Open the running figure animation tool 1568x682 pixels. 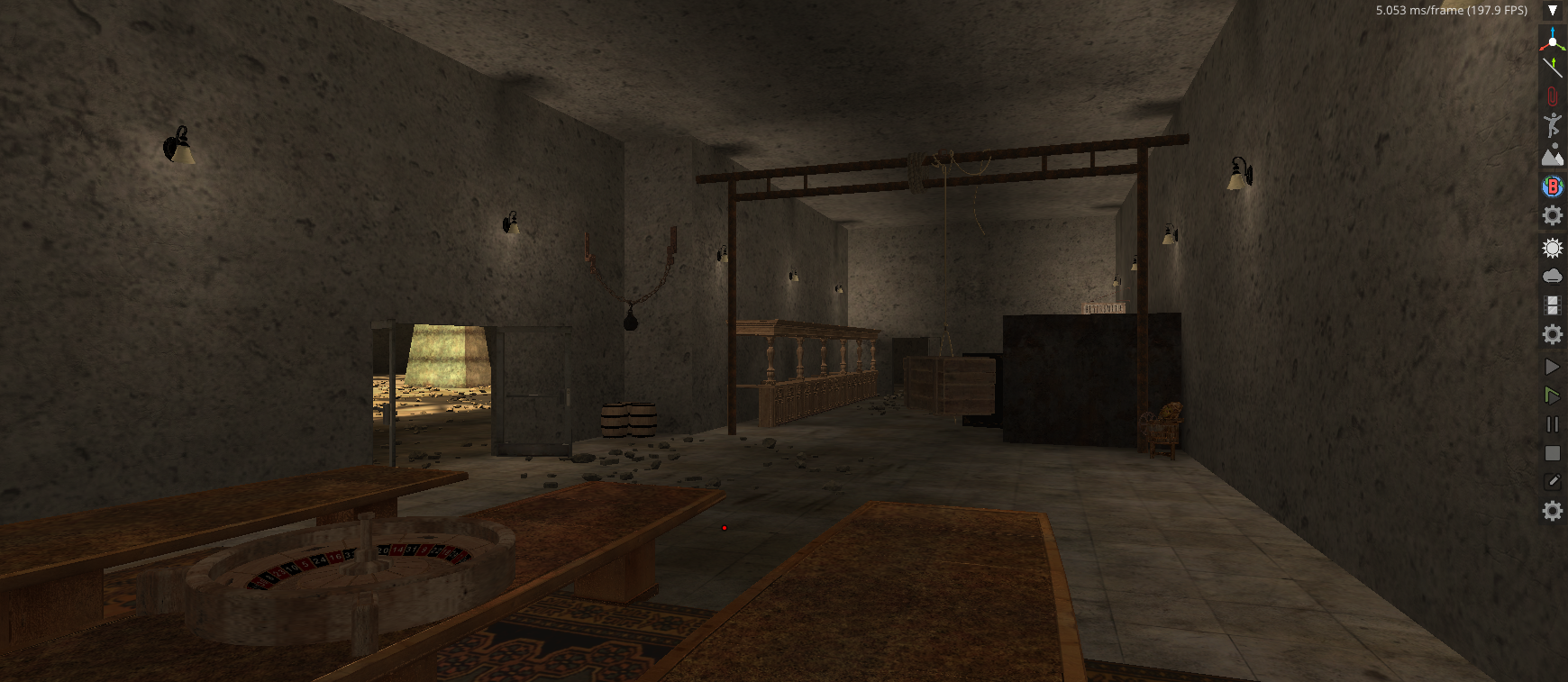[1552, 125]
